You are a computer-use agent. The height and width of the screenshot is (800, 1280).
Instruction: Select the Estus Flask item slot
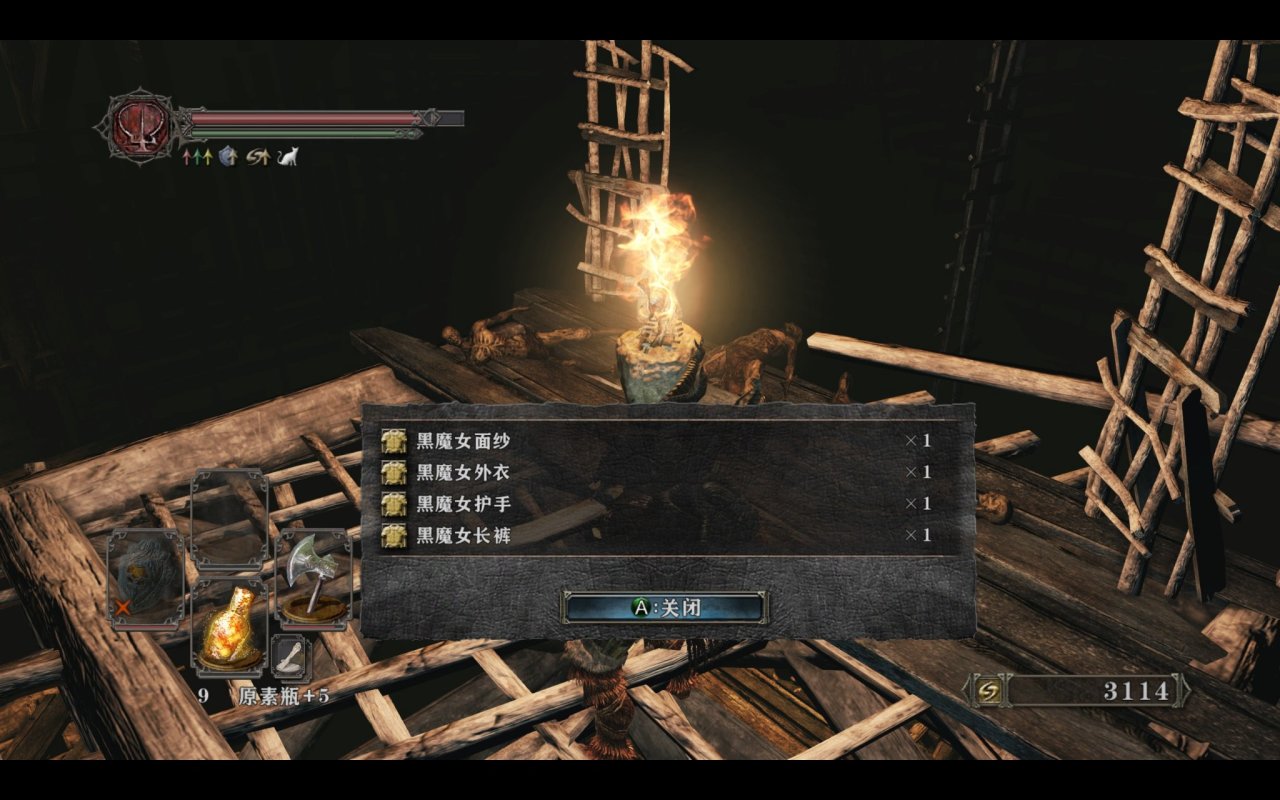[229, 627]
